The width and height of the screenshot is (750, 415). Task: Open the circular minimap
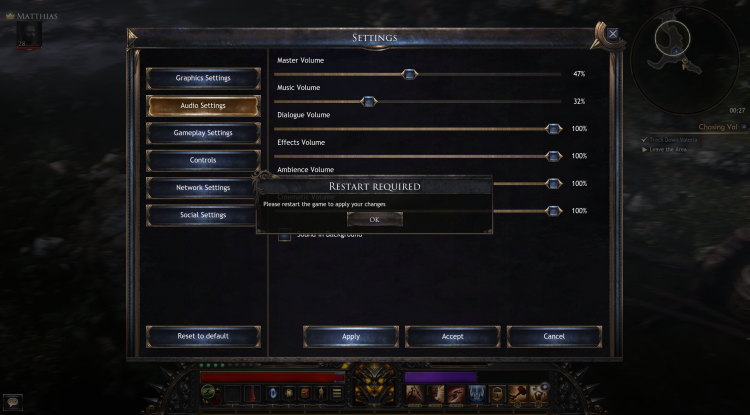click(x=691, y=53)
